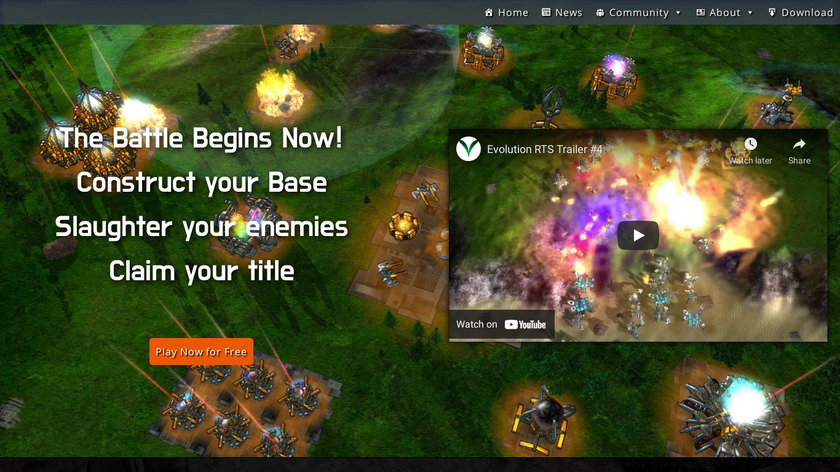840x472 pixels.
Task: Go to the Home page
Action: point(506,12)
